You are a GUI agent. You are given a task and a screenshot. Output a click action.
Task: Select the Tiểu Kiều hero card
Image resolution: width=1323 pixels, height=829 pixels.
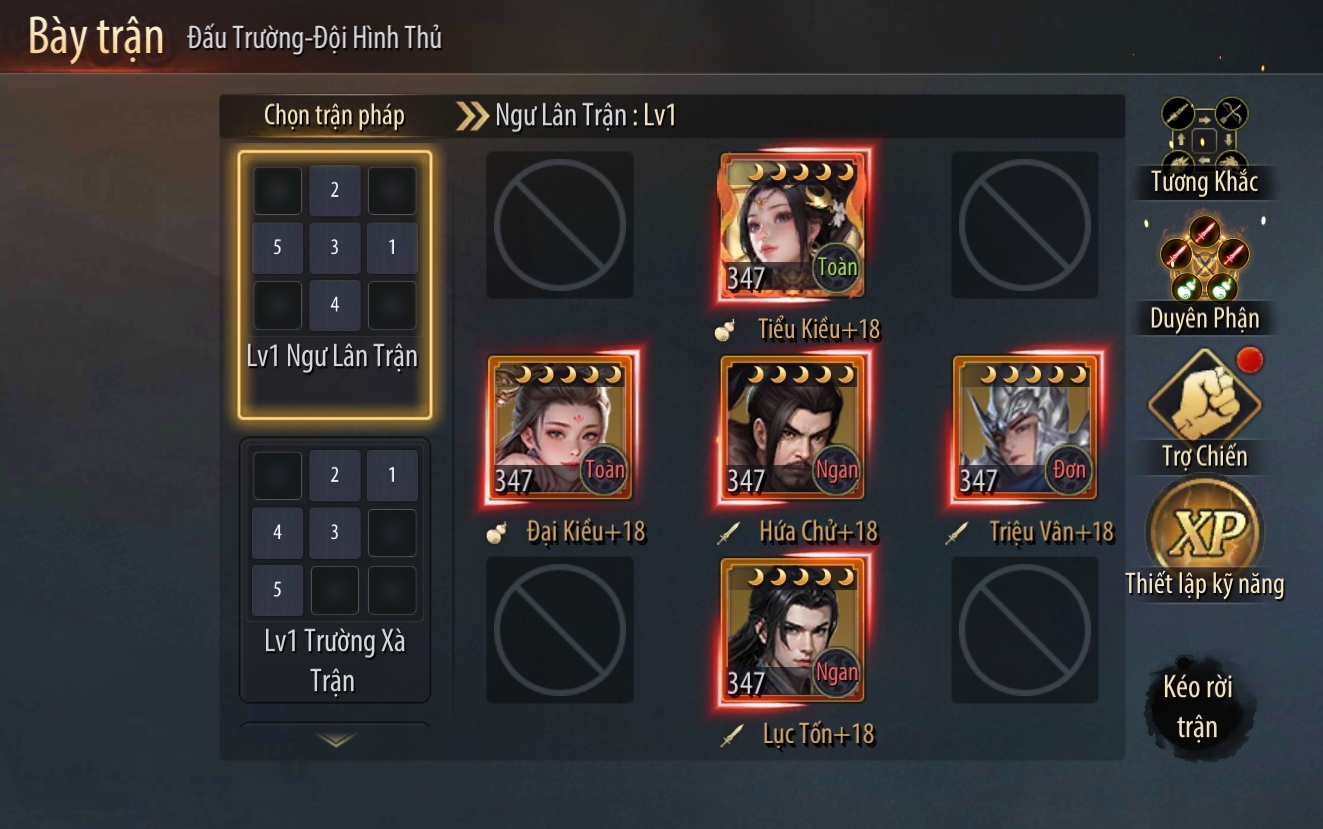(x=792, y=226)
